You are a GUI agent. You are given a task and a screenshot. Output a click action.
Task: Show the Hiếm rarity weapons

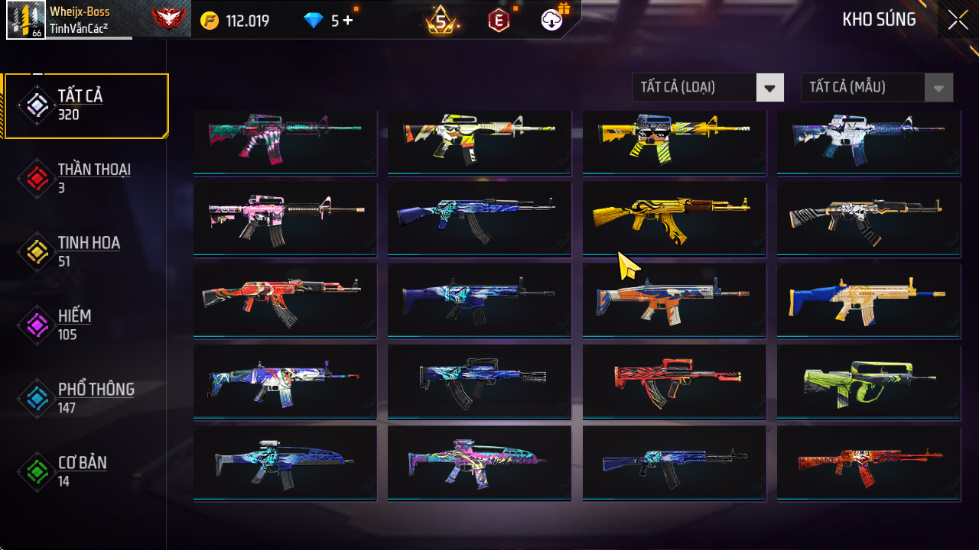[x=85, y=324]
